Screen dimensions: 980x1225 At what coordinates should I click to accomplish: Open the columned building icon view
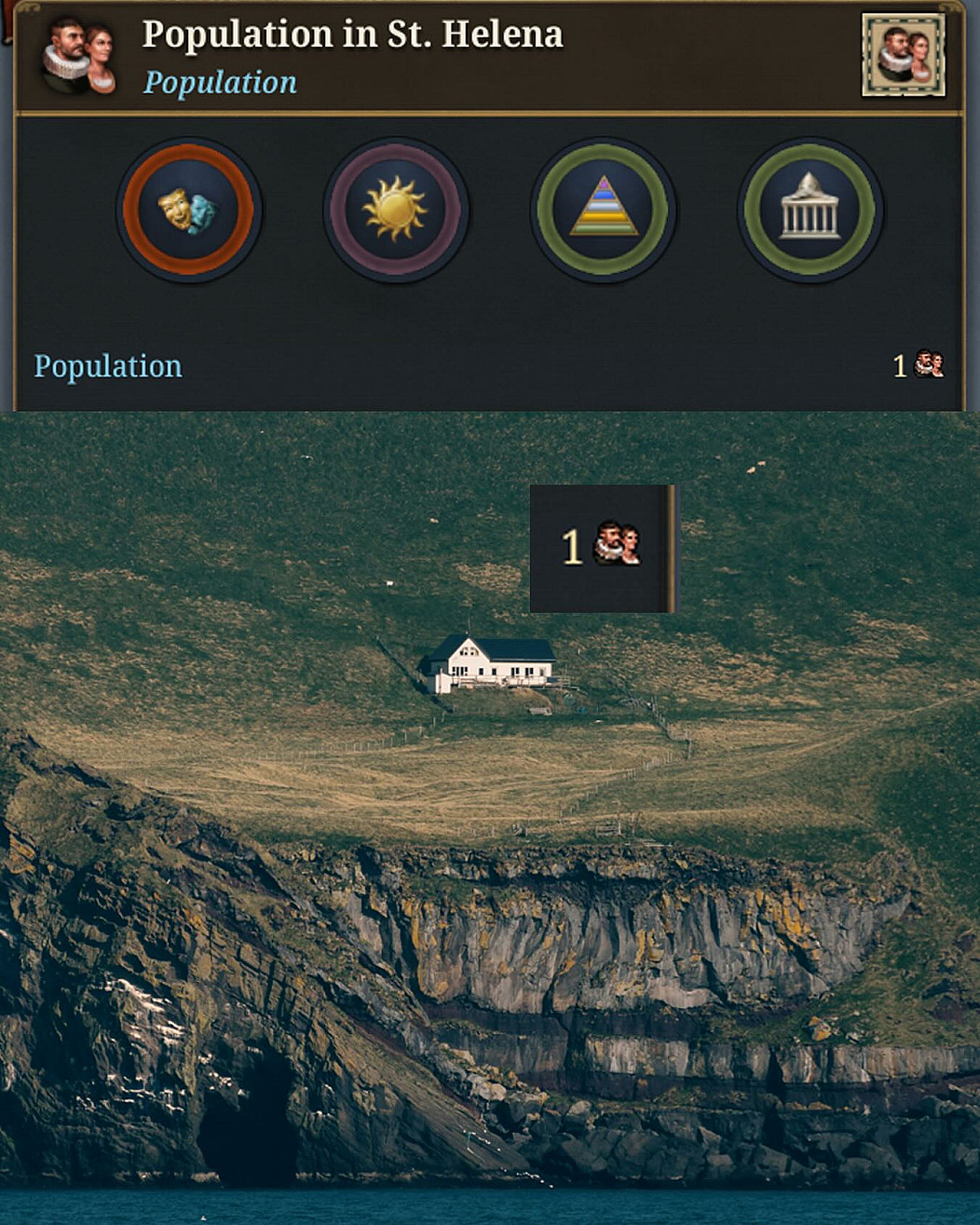[x=810, y=211]
